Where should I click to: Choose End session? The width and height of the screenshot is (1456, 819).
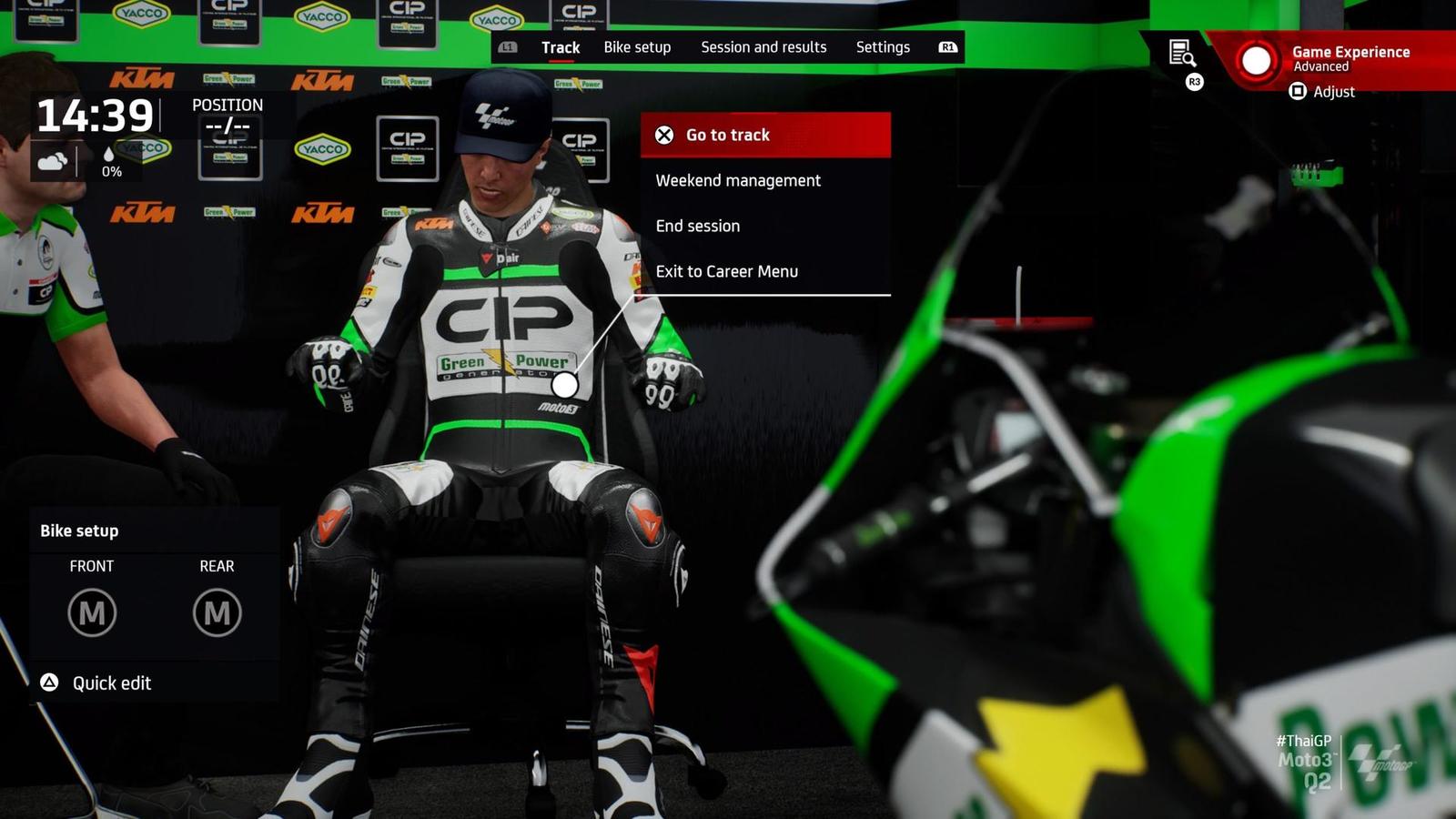coord(698,226)
